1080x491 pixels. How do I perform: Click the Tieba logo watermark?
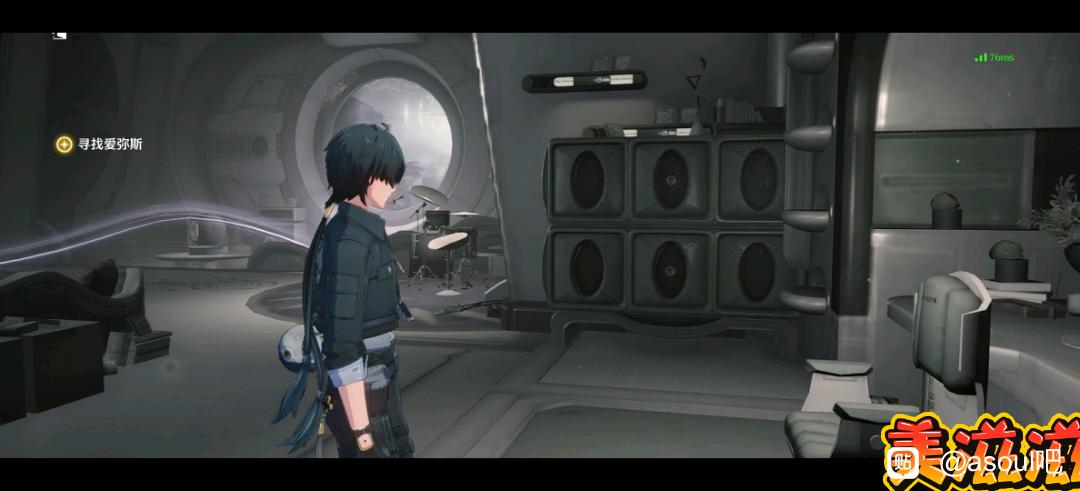click(x=905, y=462)
